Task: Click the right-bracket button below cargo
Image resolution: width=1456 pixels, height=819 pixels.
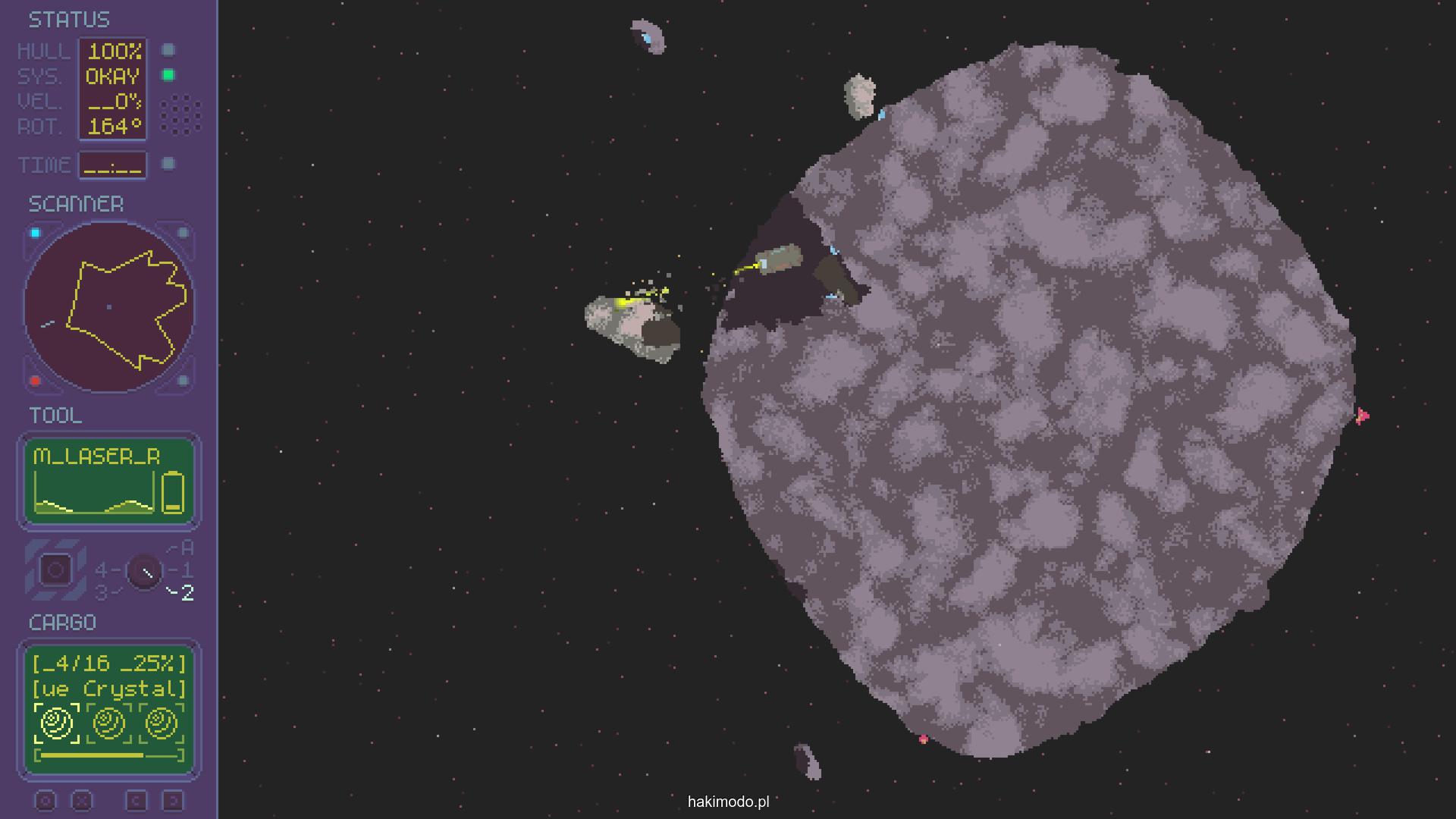Action: pyautogui.click(x=173, y=801)
